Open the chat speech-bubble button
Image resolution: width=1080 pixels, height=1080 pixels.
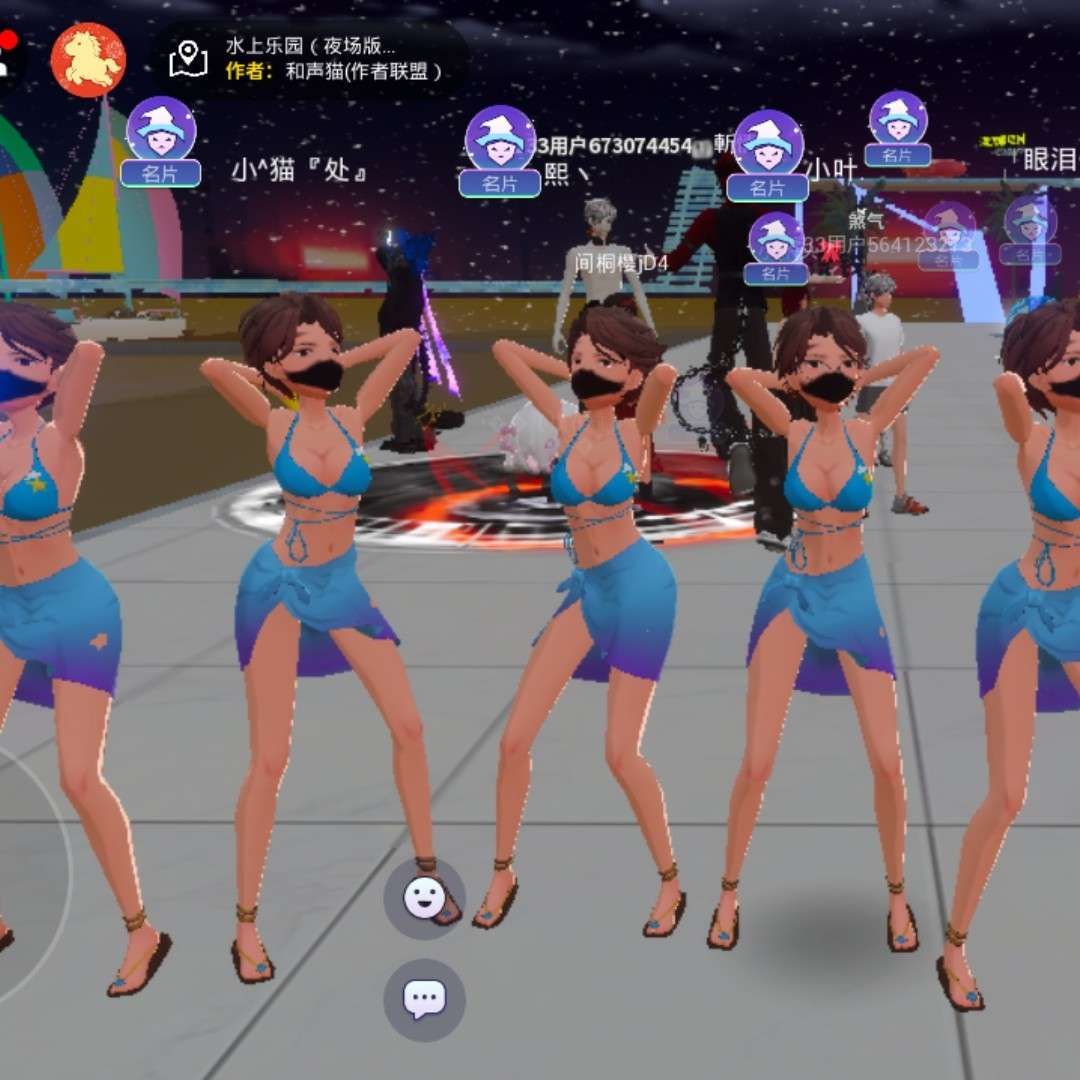[x=424, y=999]
